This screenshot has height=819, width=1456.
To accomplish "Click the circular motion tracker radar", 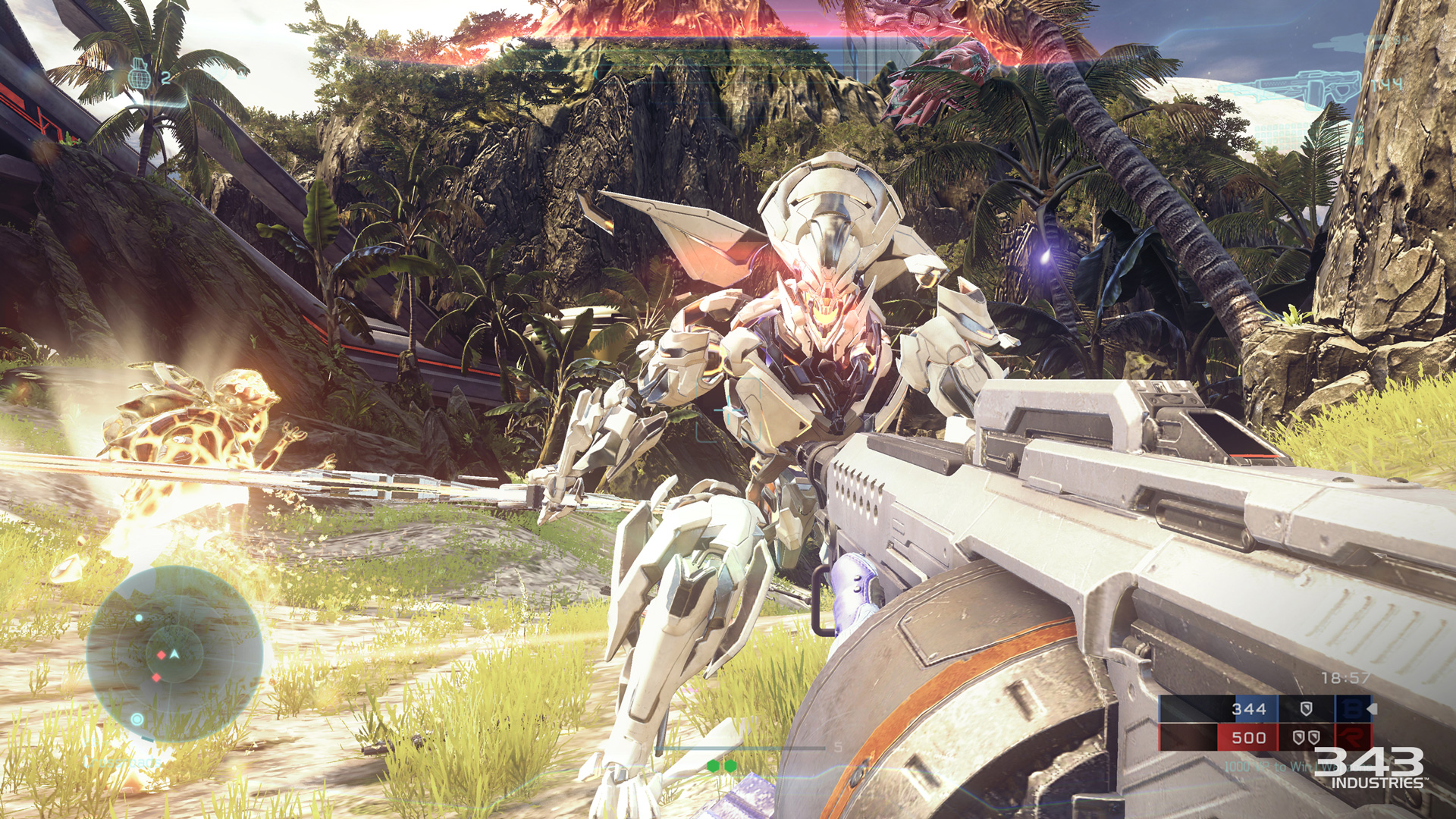I will pyautogui.click(x=174, y=654).
